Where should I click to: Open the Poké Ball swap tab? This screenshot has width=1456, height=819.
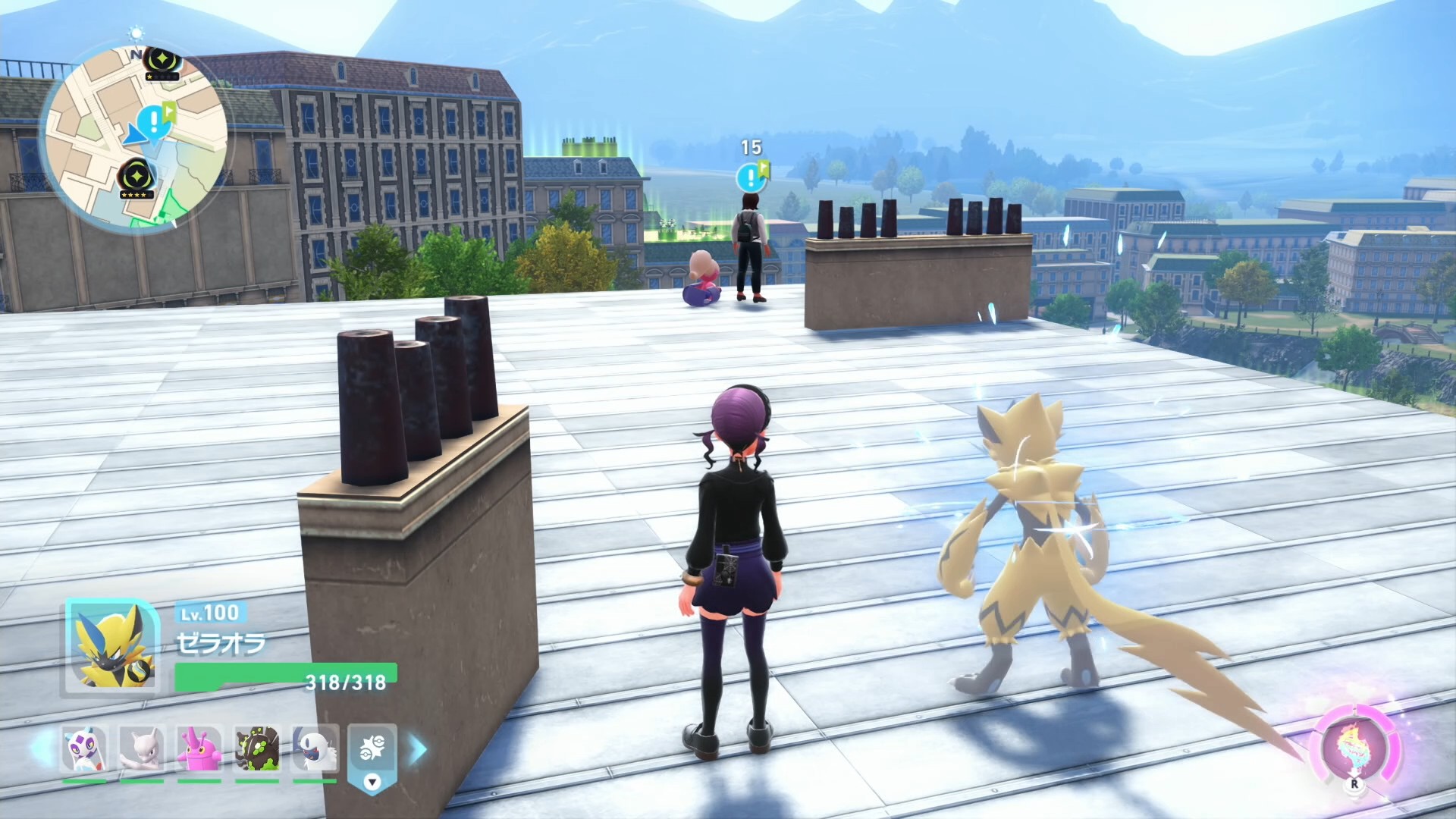tap(372, 754)
